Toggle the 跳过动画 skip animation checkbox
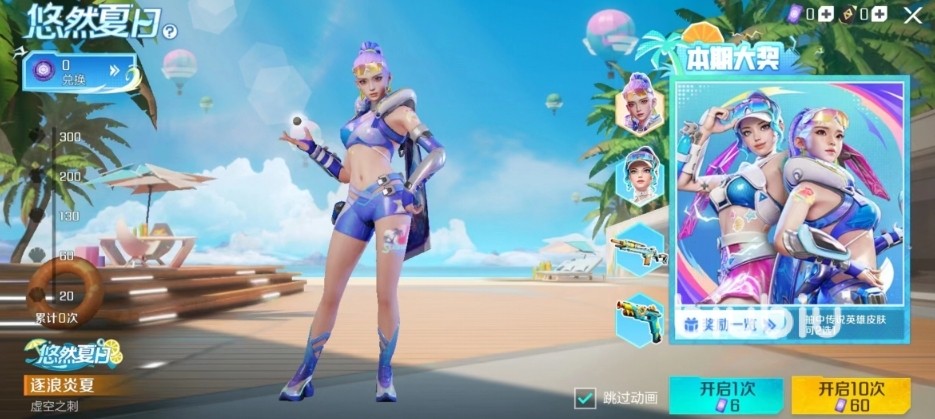Screen dimensions: 935x419 (x=585, y=397)
